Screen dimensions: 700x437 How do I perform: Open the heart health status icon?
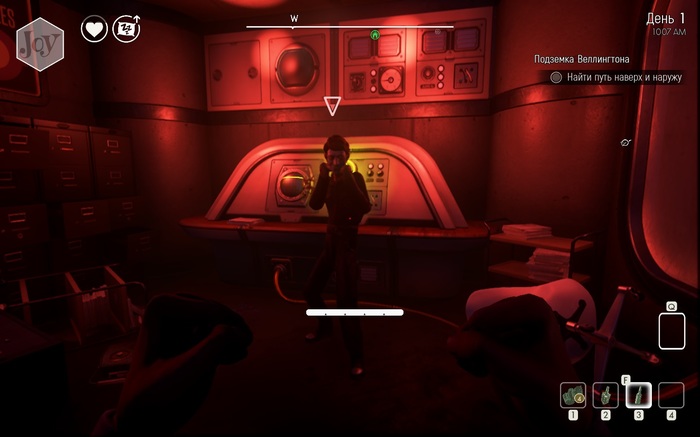[94, 29]
